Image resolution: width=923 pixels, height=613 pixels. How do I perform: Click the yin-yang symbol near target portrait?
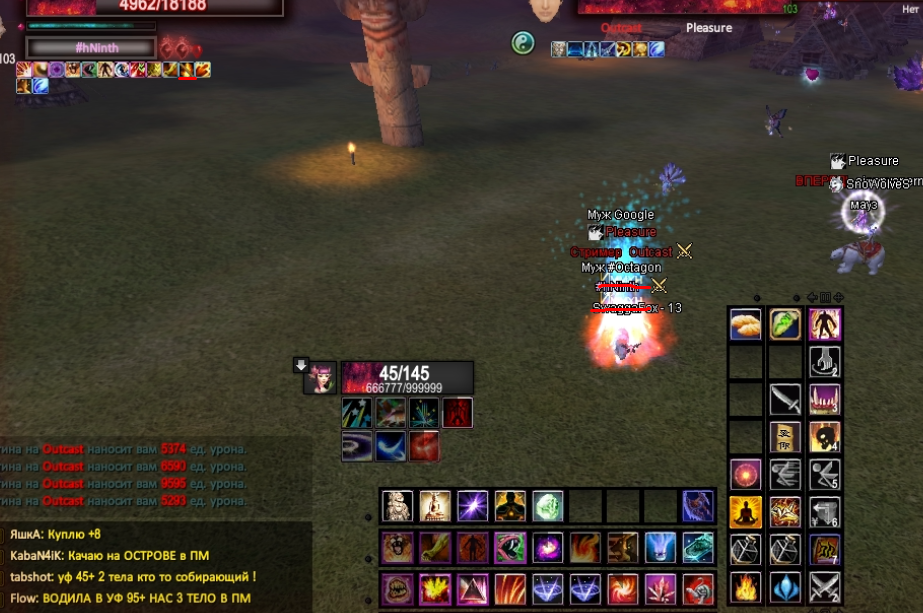[x=523, y=43]
